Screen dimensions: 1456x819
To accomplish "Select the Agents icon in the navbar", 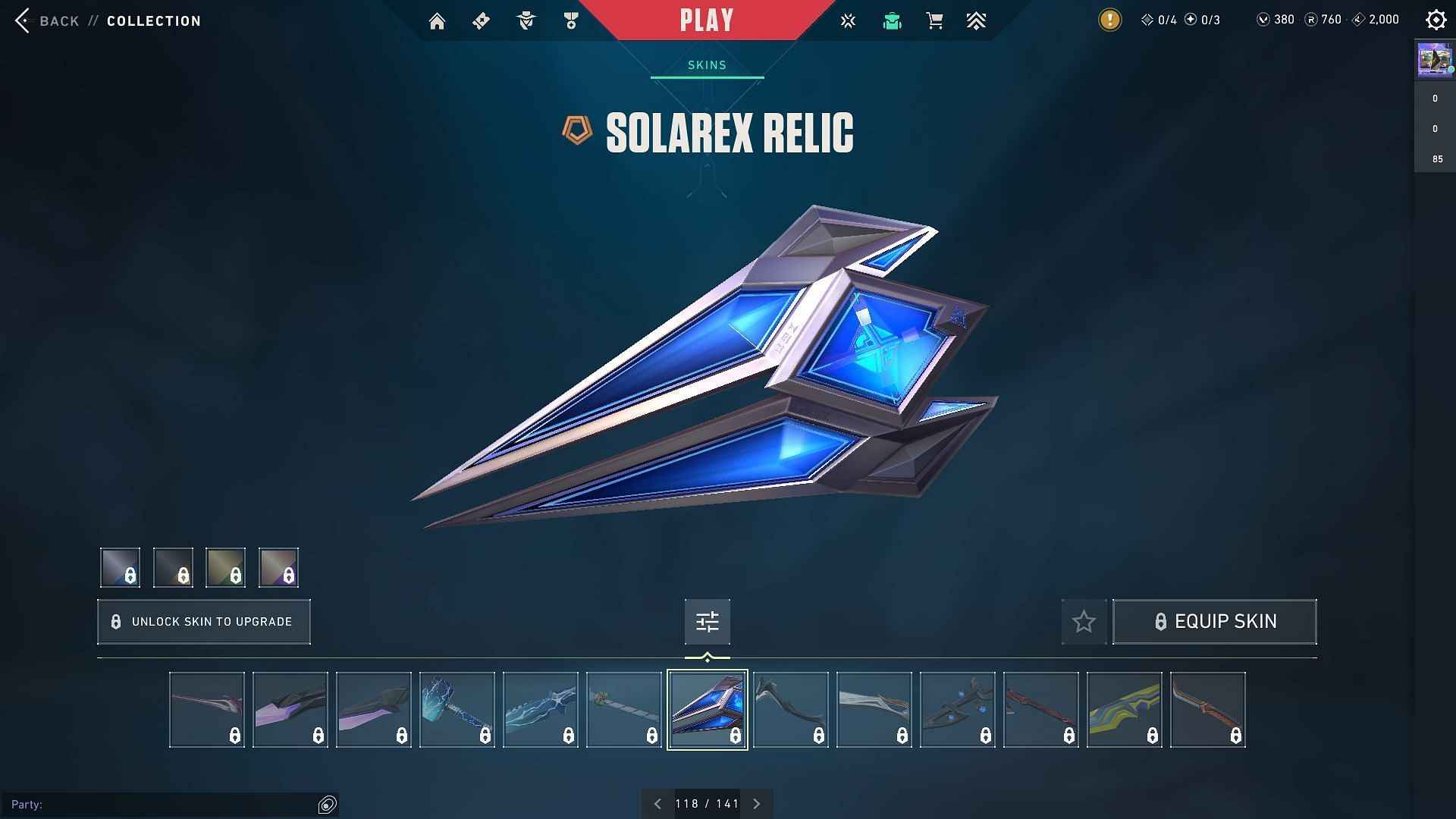I will tap(526, 20).
